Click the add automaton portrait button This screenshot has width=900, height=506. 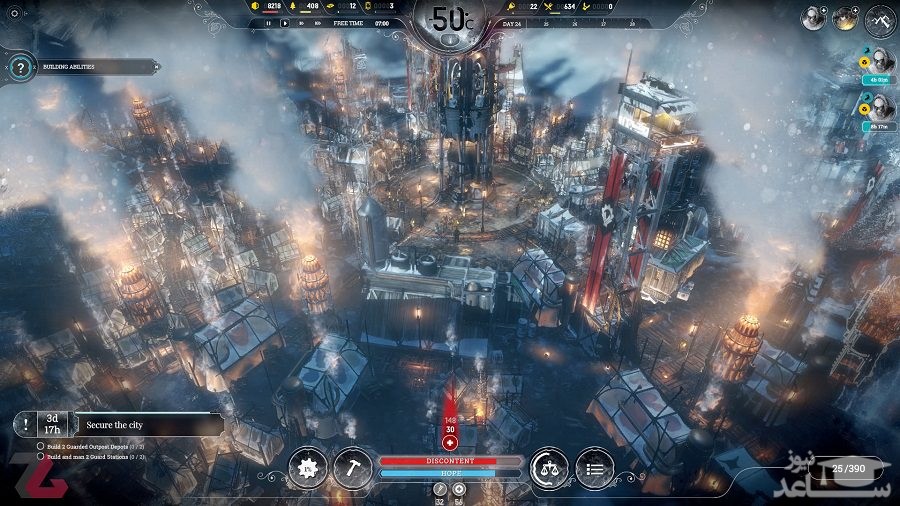[x=845, y=18]
